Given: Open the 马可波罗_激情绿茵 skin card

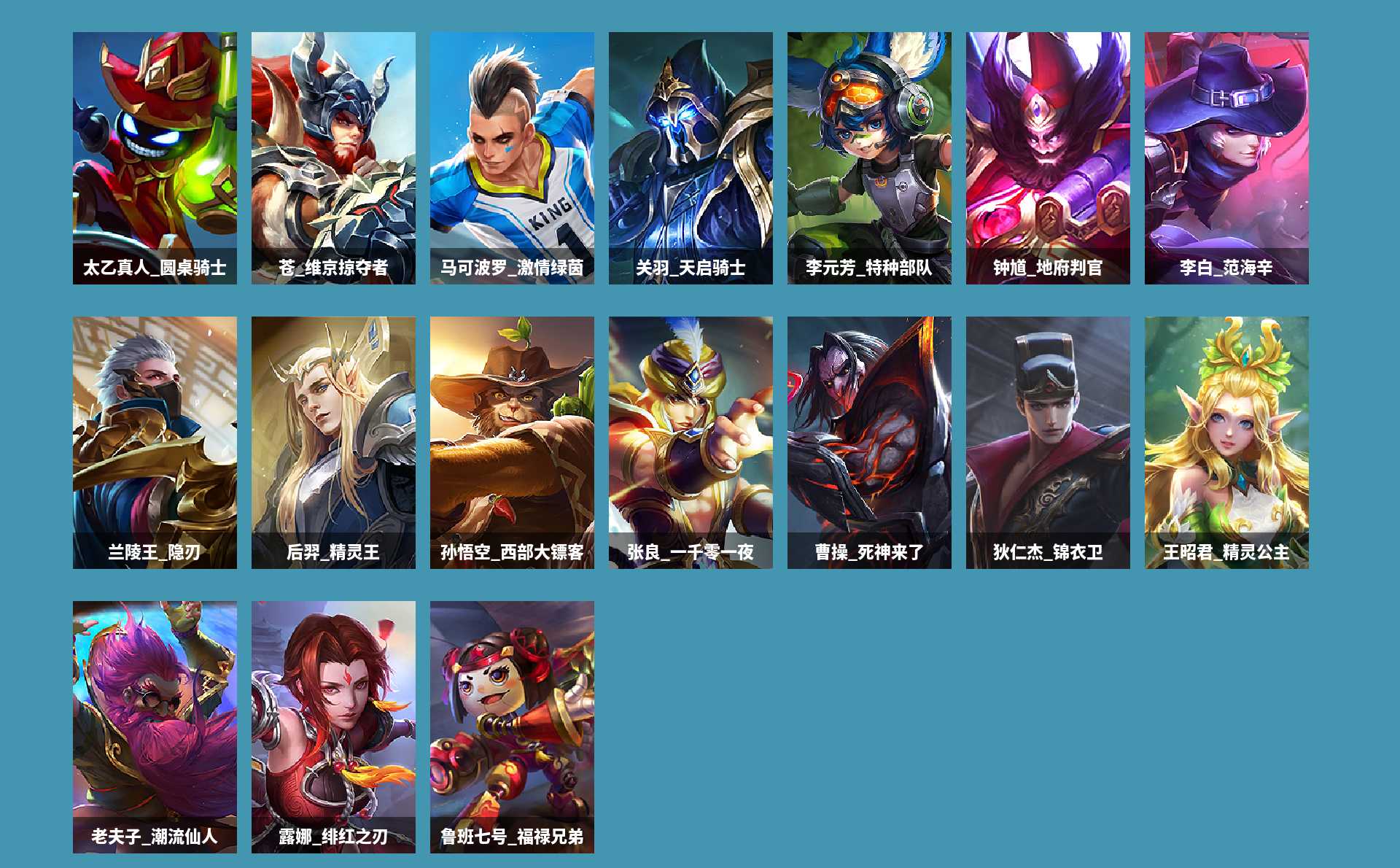Looking at the screenshot, I should 512,158.
